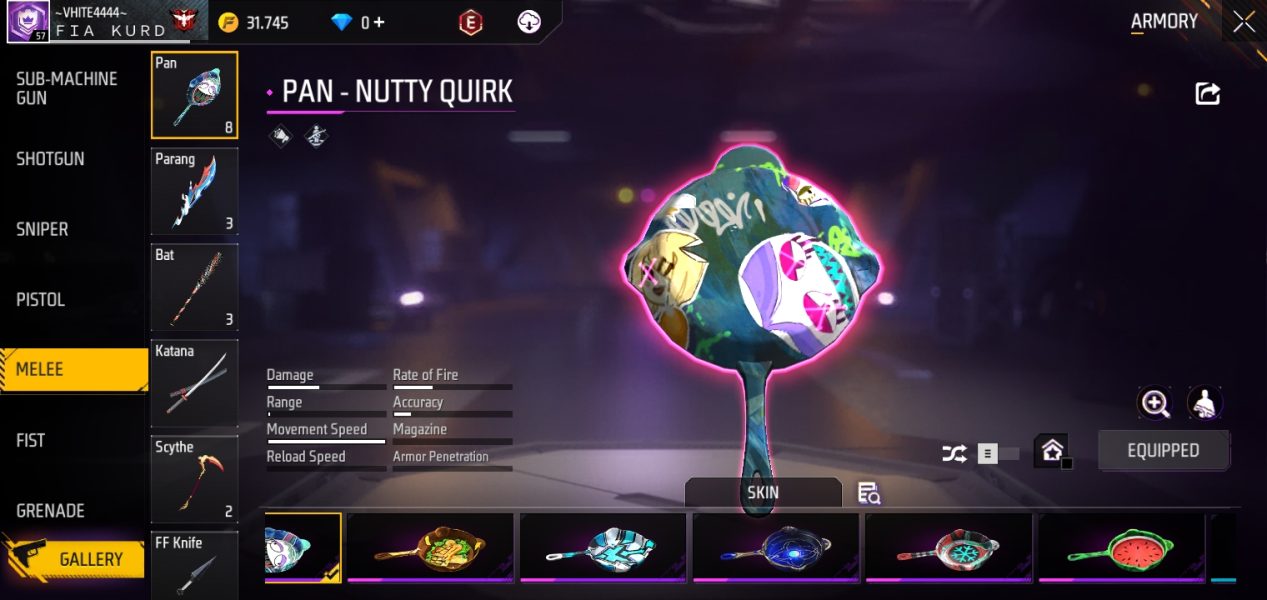Switch to the Shotgun category
1267x600 pixels.
51,159
